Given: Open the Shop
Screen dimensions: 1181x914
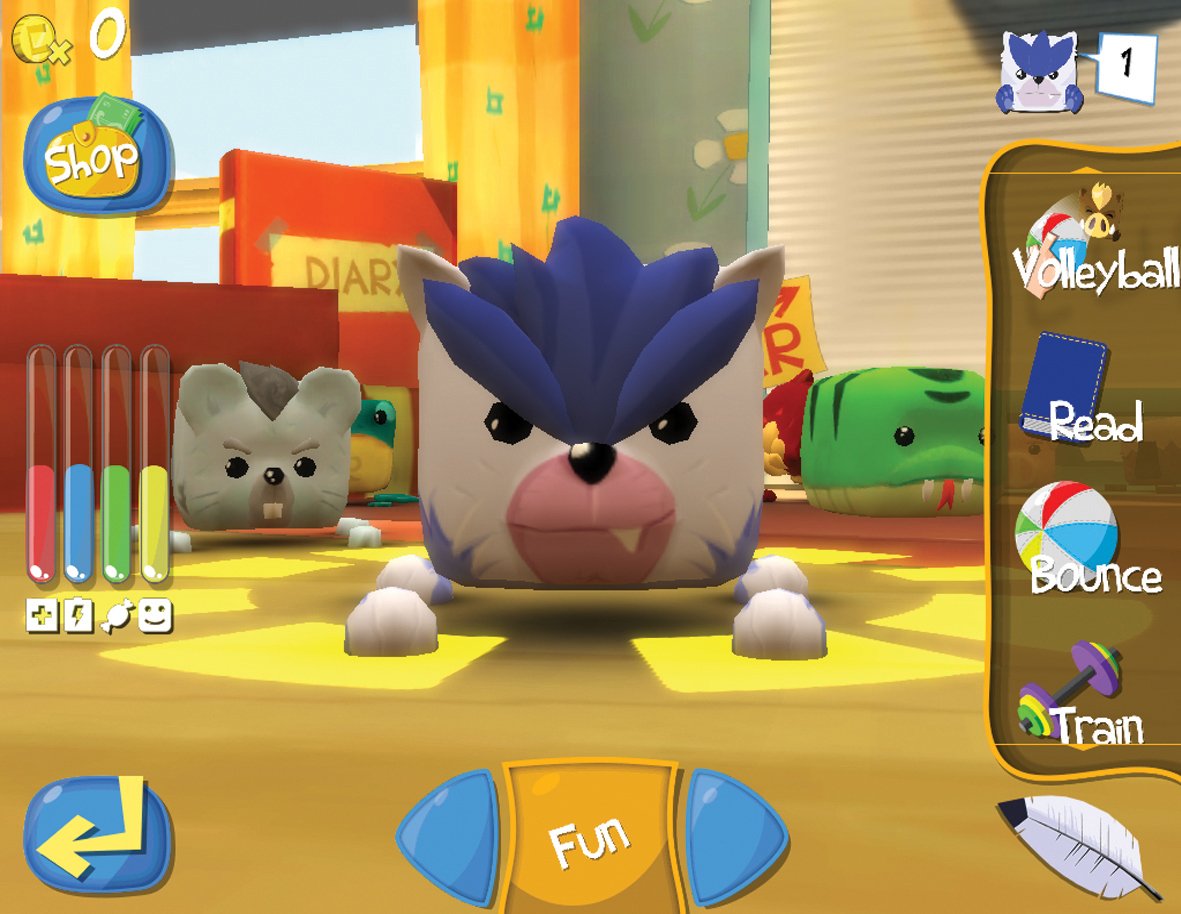Looking at the screenshot, I should [x=93, y=157].
